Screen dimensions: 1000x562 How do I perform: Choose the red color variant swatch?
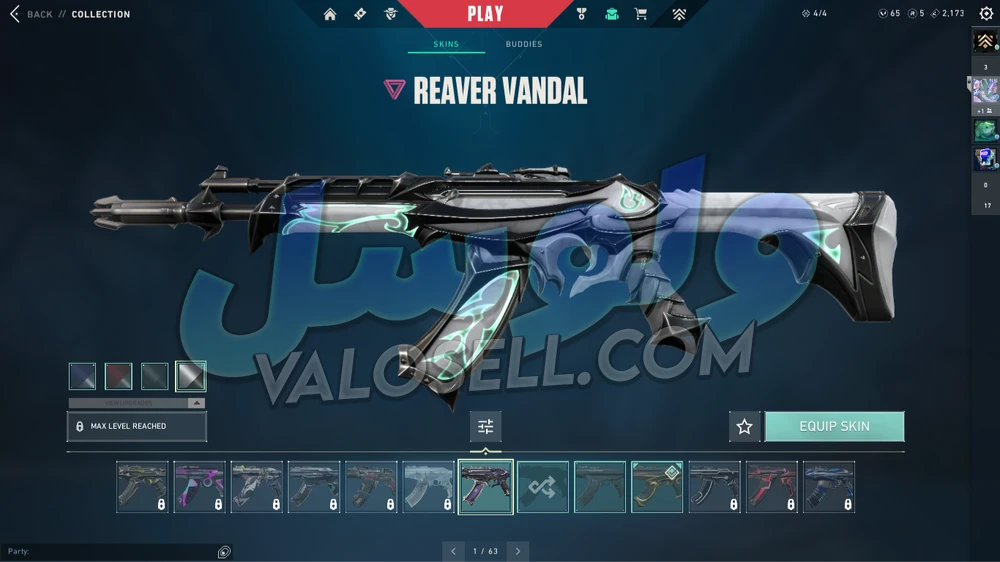coord(119,376)
